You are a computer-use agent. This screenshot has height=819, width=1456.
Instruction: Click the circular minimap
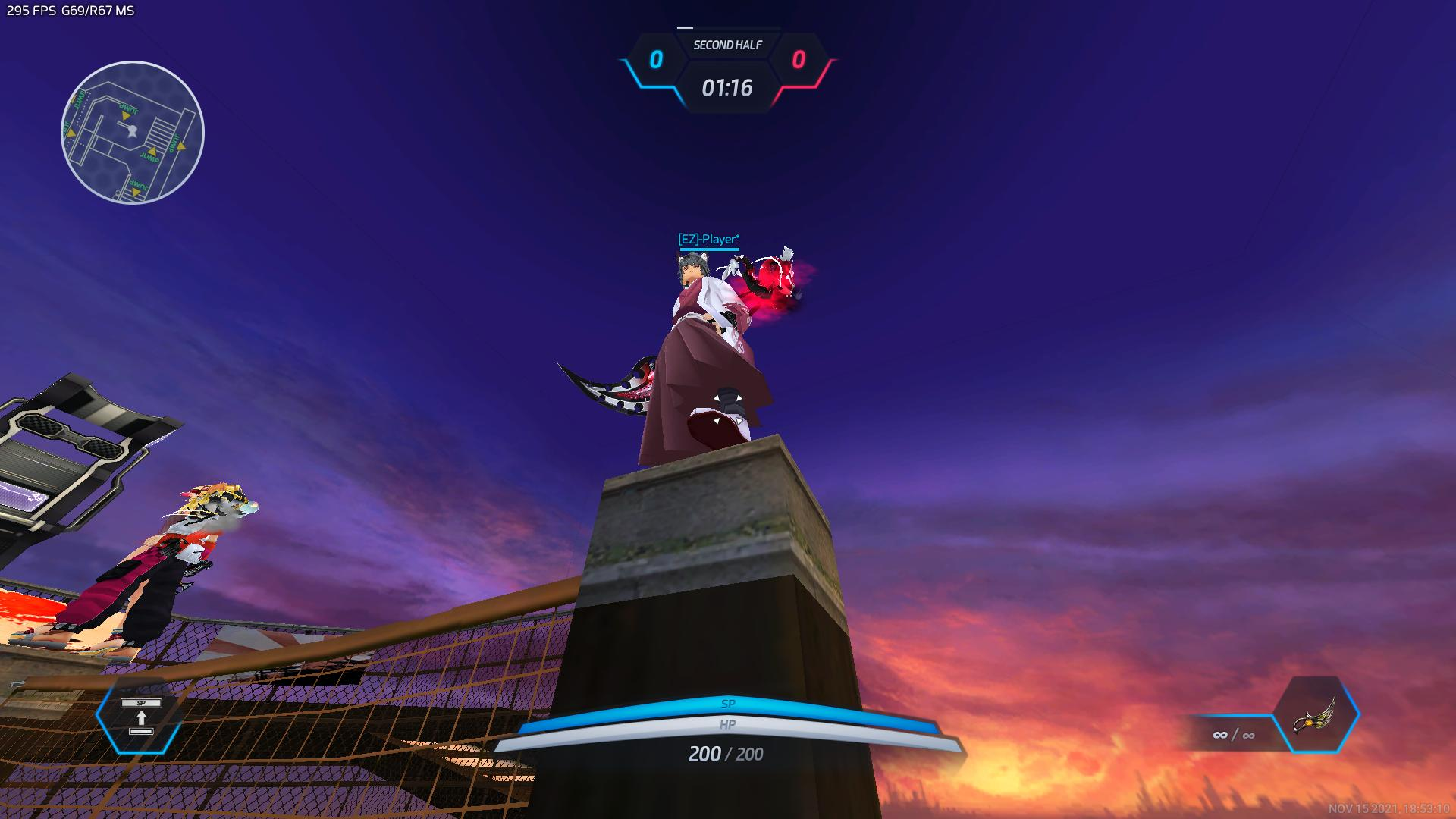point(133,133)
